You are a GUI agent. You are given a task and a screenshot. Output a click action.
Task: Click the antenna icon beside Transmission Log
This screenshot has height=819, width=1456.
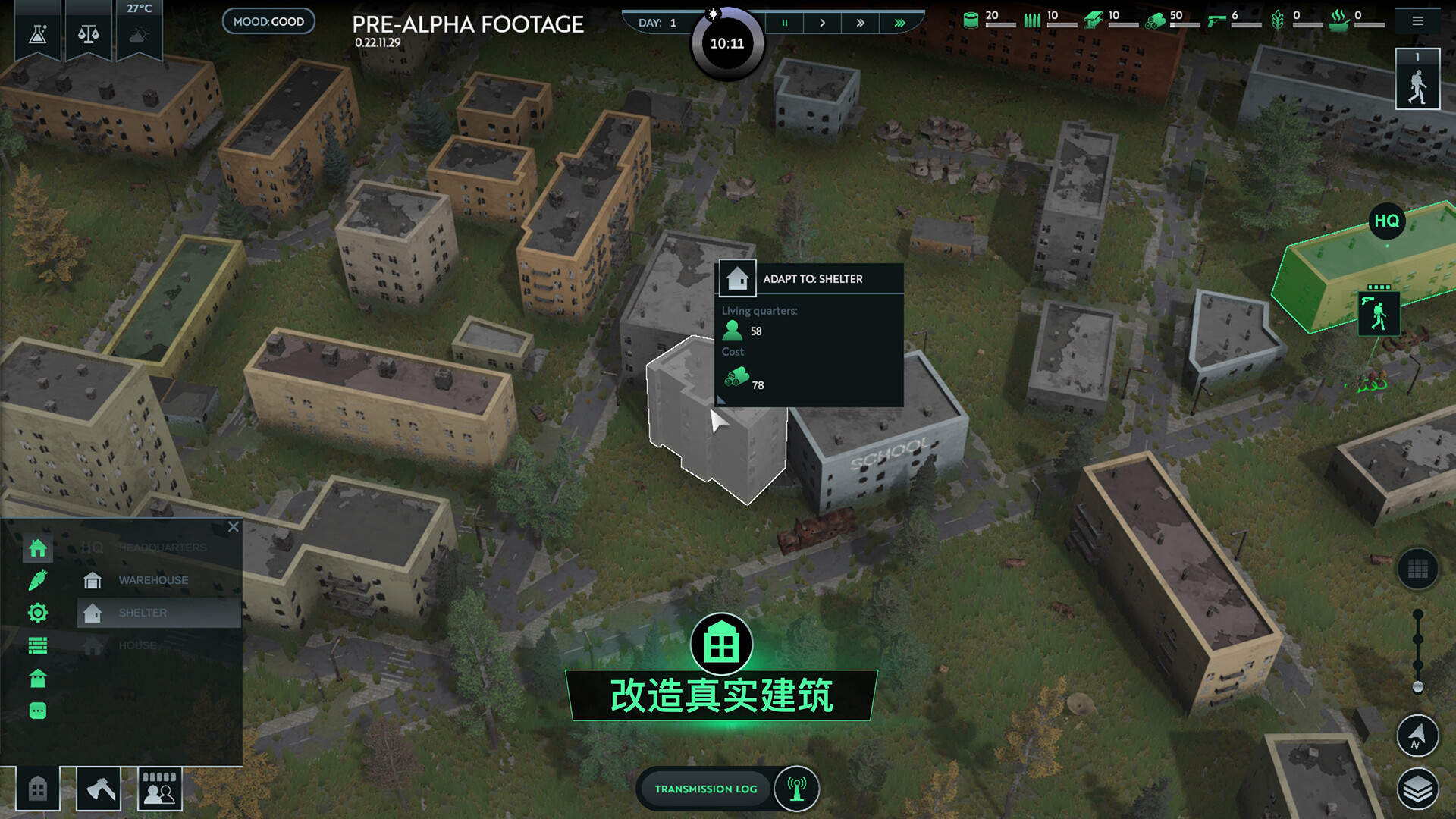(795, 789)
